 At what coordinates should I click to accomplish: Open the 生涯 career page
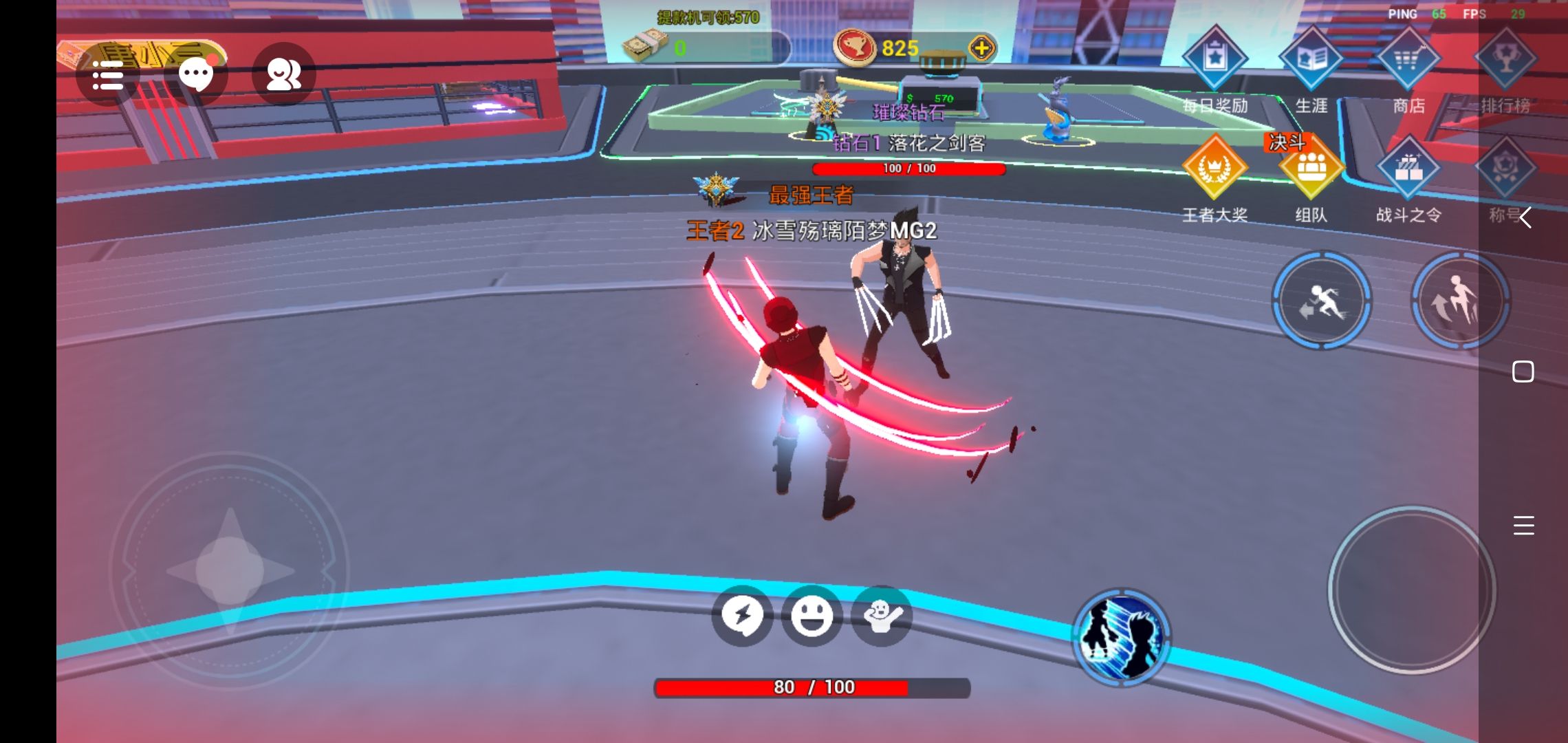pos(1311,60)
